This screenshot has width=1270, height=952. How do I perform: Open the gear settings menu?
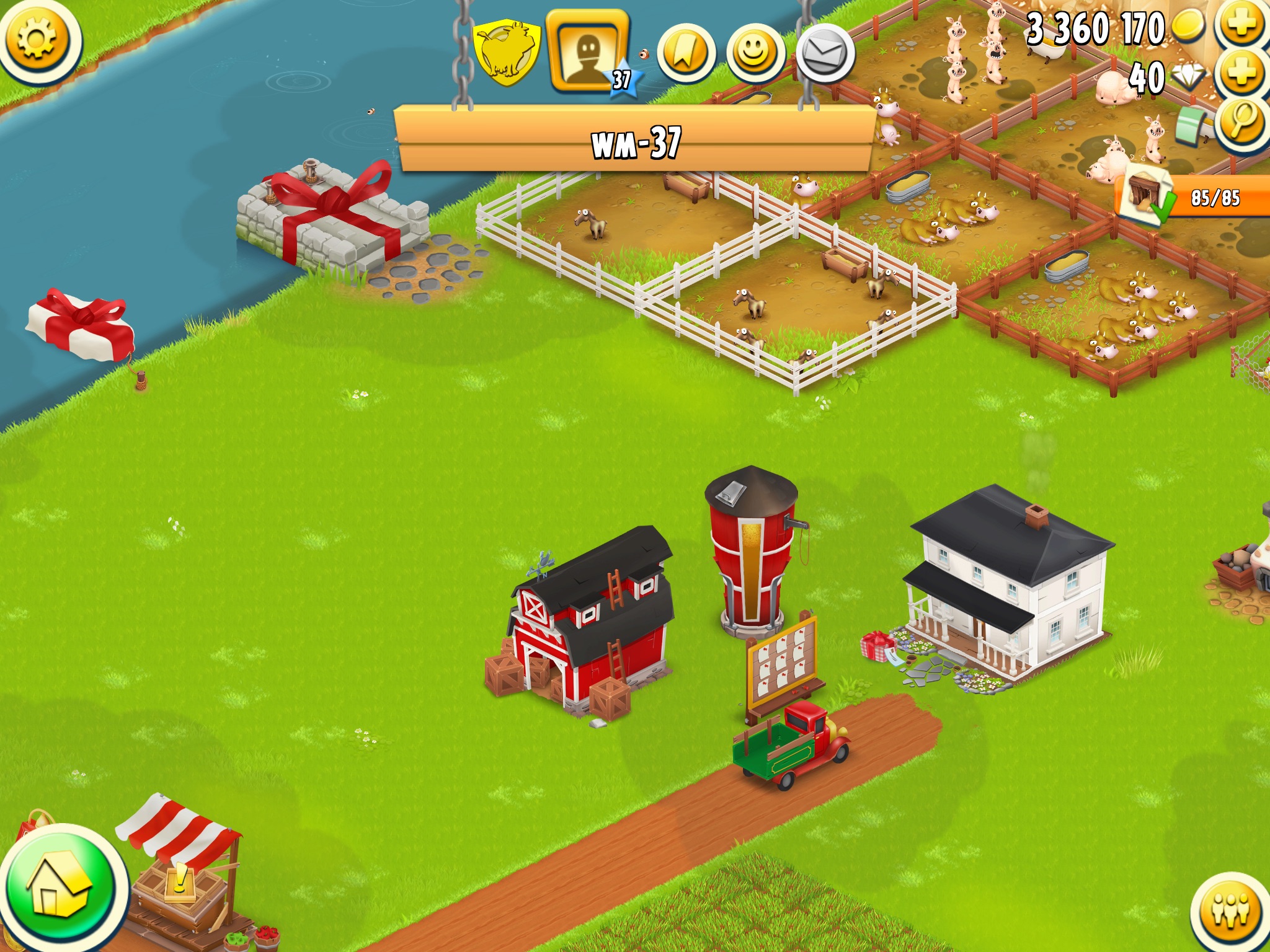pos(37,38)
